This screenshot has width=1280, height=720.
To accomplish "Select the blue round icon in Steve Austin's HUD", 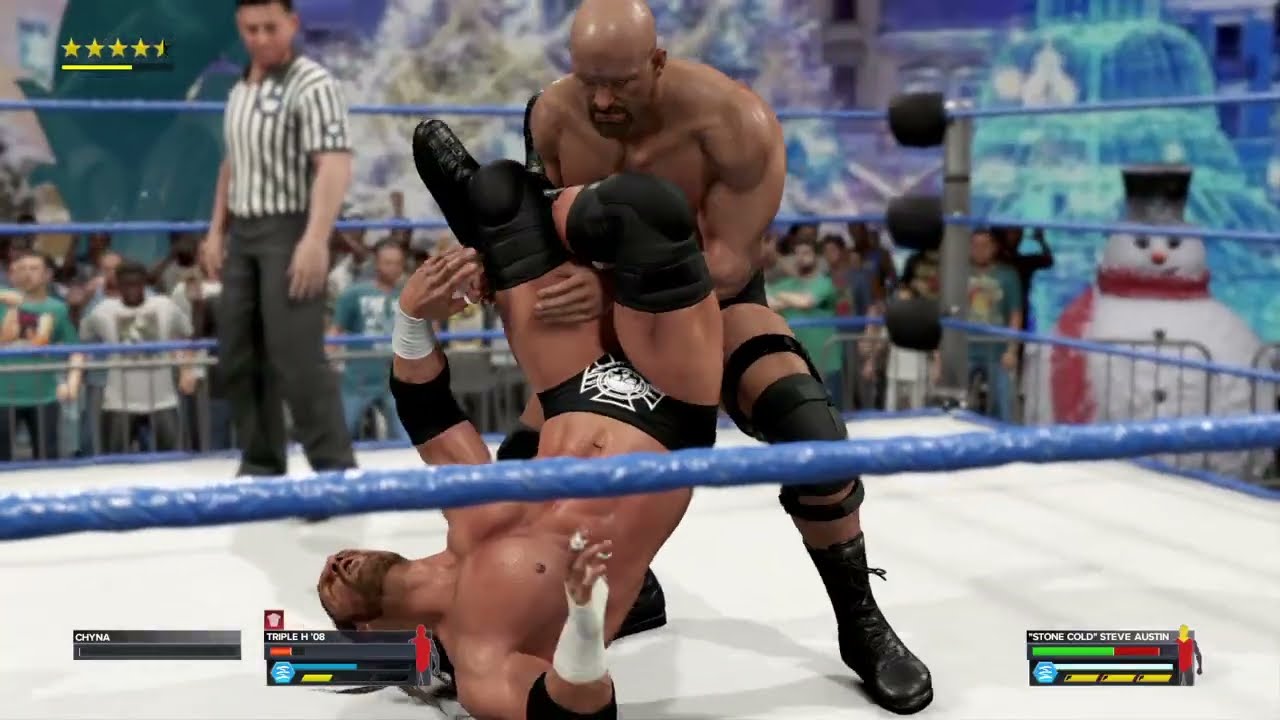I will [x=1045, y=672].
